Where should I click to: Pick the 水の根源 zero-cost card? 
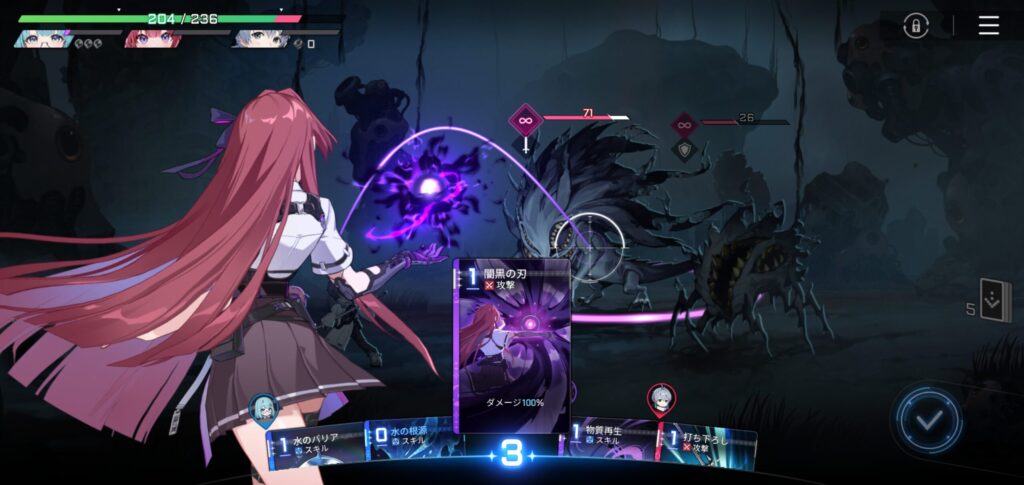tap(410, 445)
